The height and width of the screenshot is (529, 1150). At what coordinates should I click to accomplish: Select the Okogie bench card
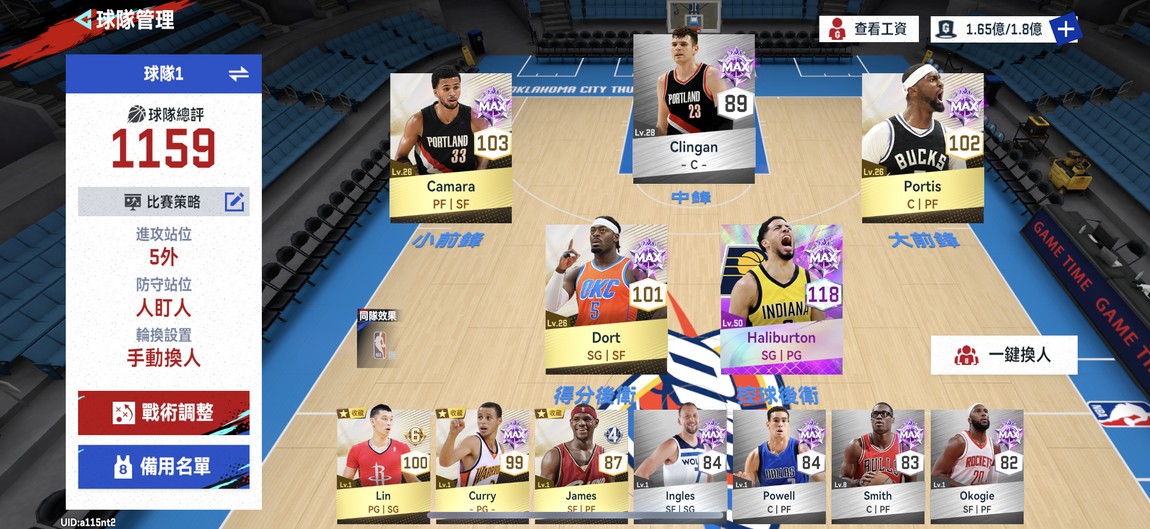click(976, 465)
